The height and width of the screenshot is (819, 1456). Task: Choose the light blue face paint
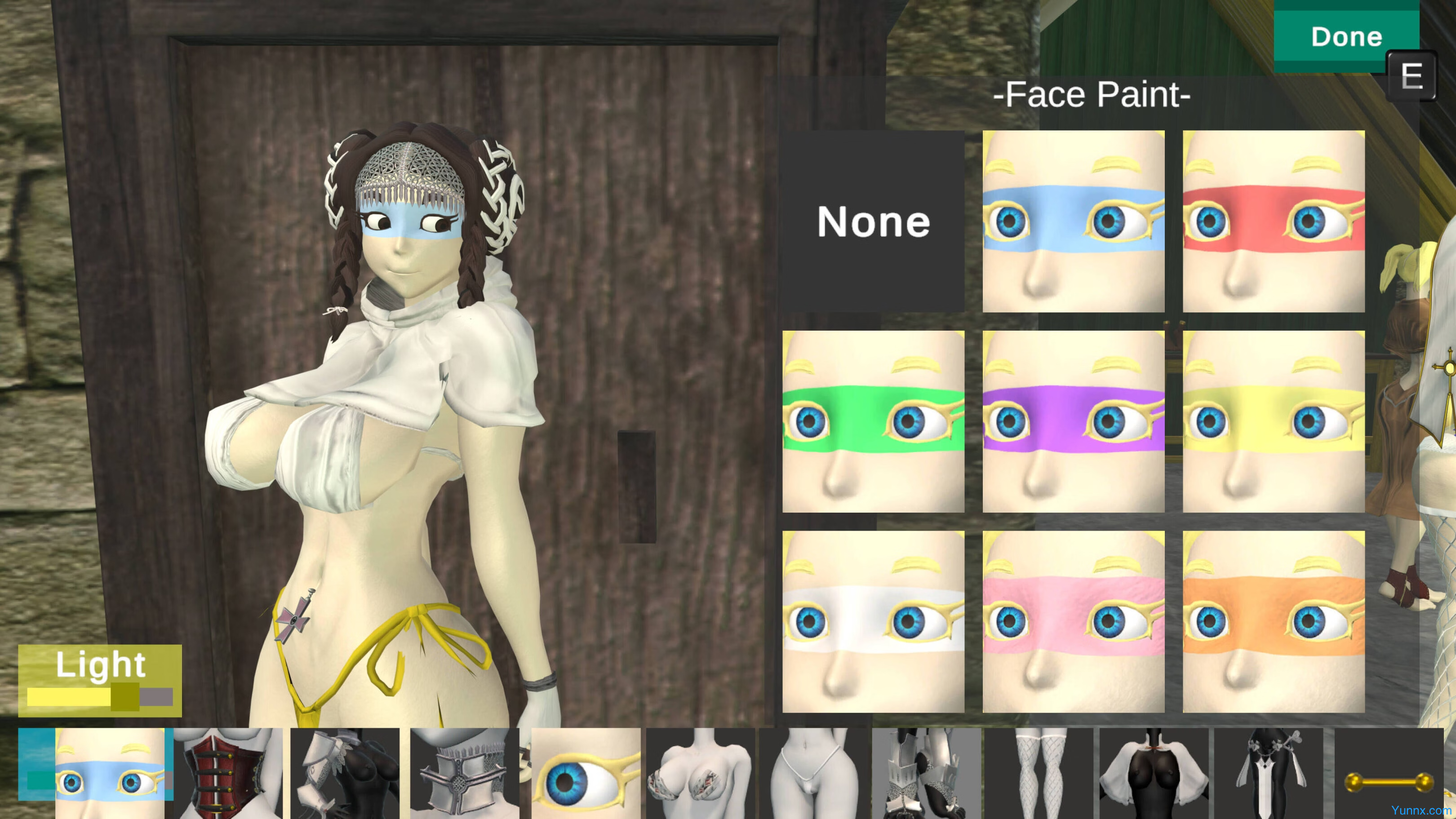coord(1073,221)
